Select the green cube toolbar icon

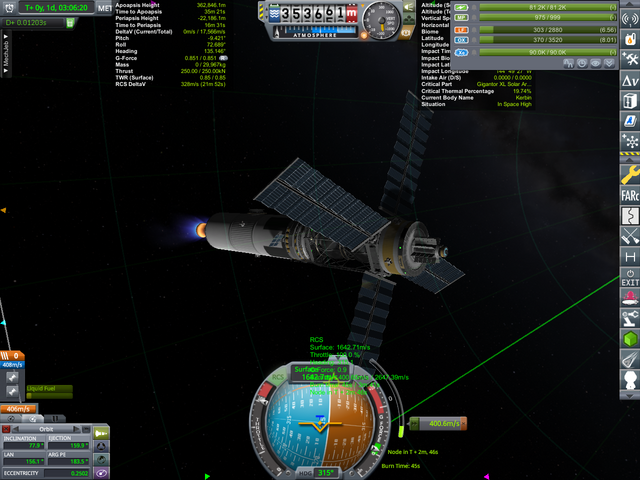(630, 342)
